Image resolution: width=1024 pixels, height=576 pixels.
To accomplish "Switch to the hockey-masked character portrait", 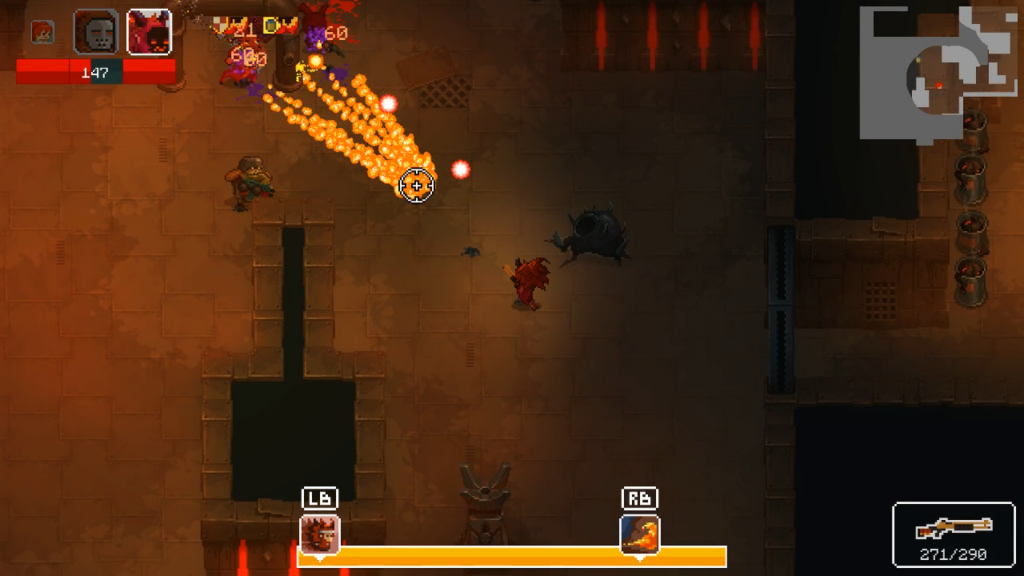I will pyautogui.click(x=96, y=32).
